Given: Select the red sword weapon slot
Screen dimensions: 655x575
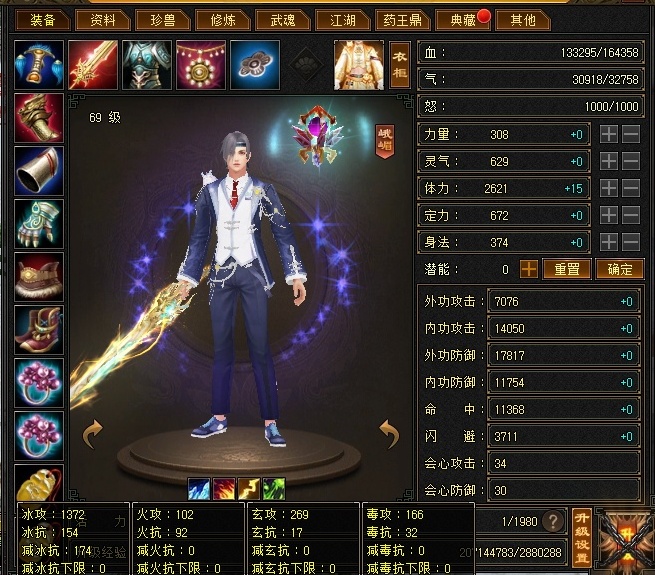Looking at the screenshot, I should tap(93, 65).
